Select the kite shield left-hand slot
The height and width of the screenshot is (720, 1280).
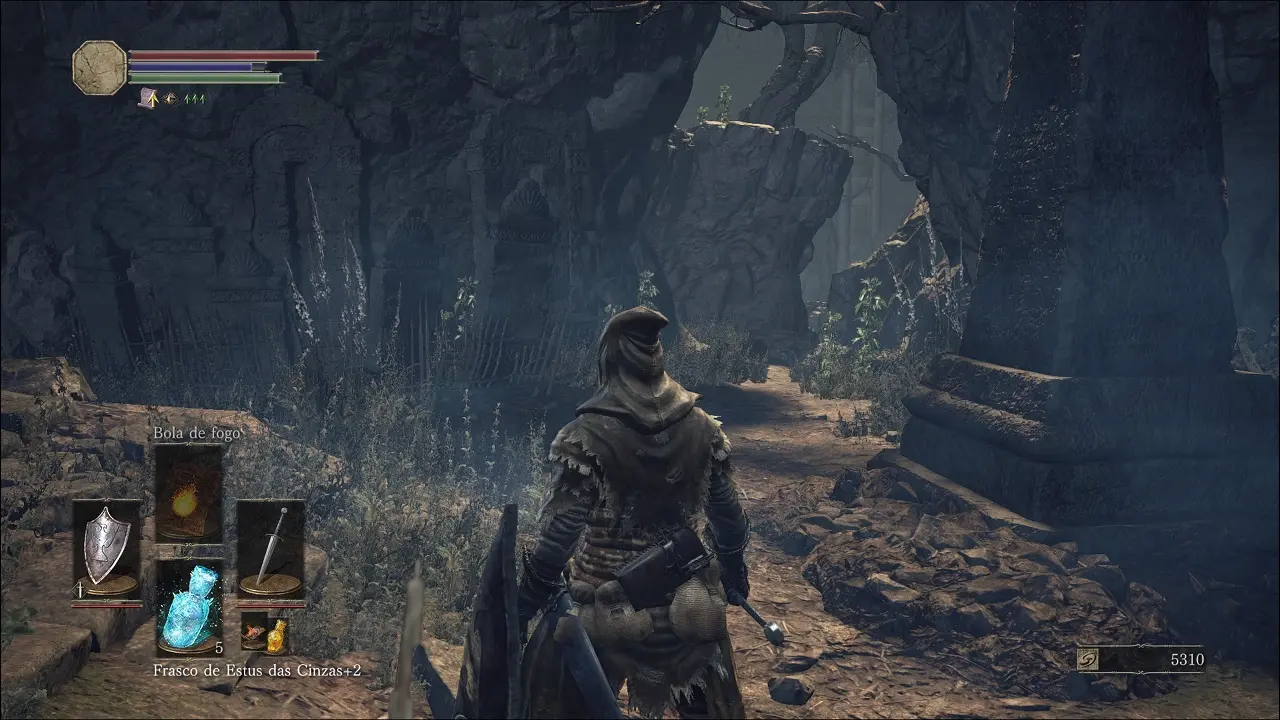[x=106, y=548]
